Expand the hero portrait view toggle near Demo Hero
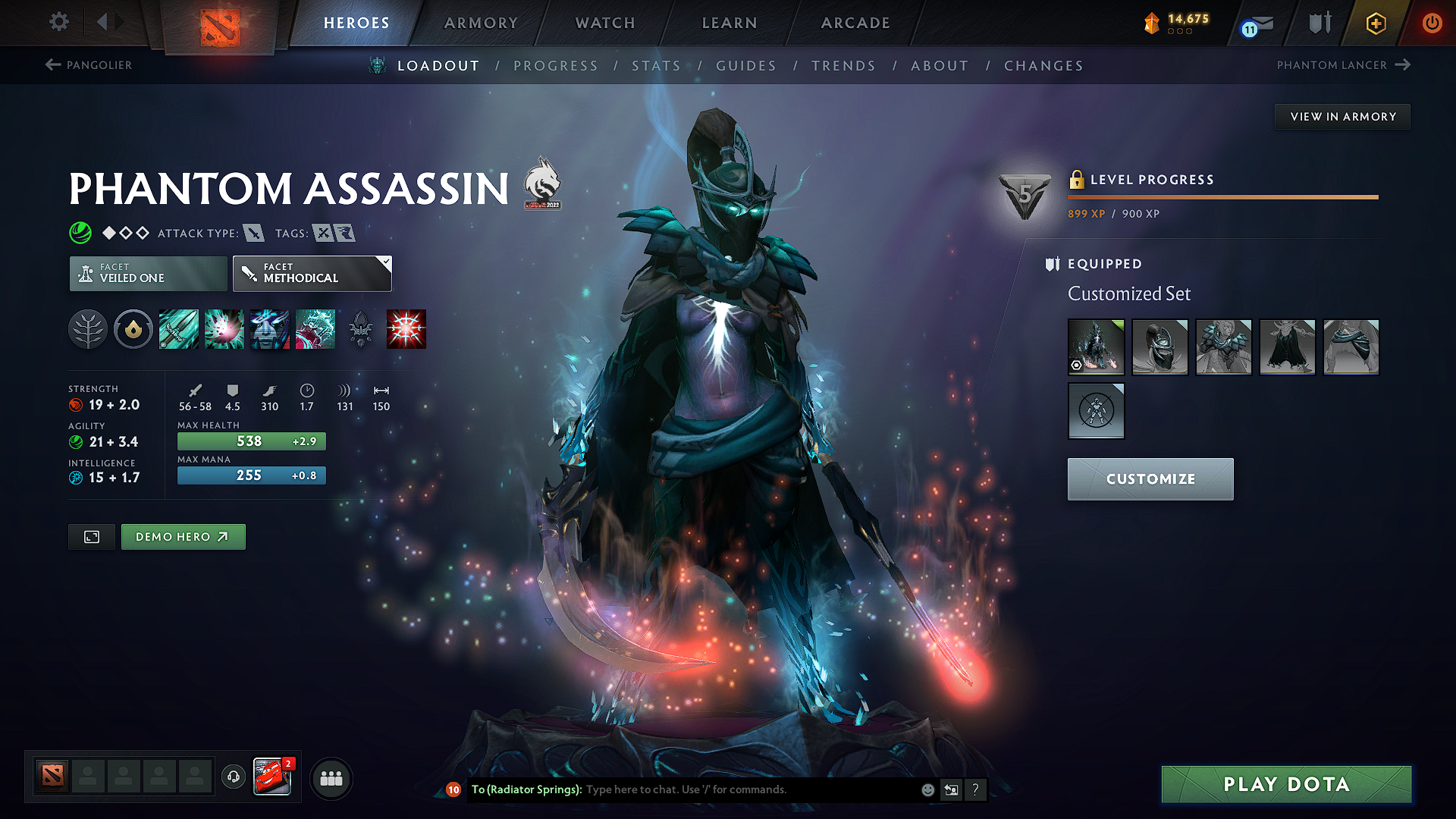Screen dimensions: 1456x819 pos(91,536)
